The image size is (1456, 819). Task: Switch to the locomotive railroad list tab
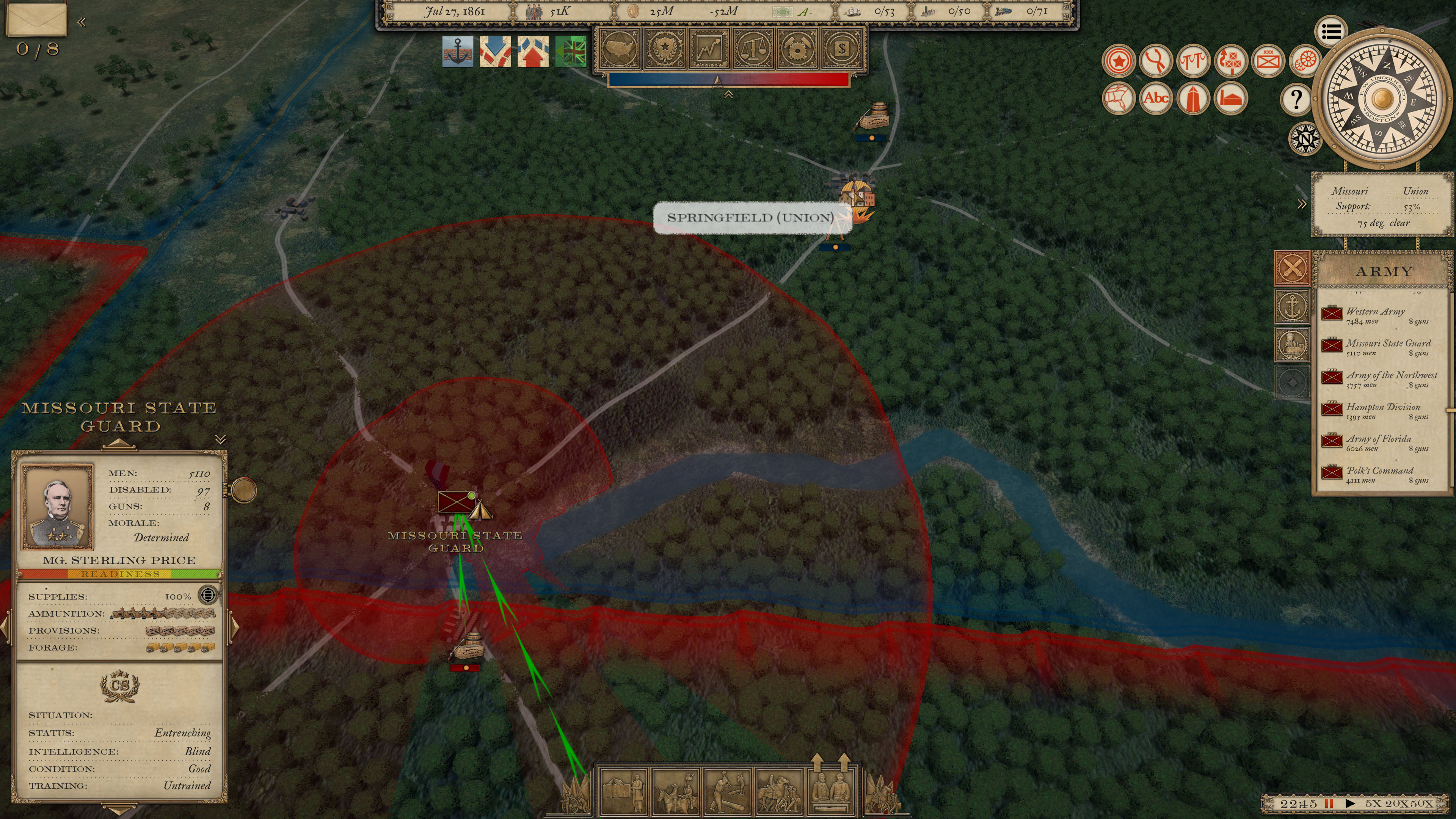(x=1292, y=344)
